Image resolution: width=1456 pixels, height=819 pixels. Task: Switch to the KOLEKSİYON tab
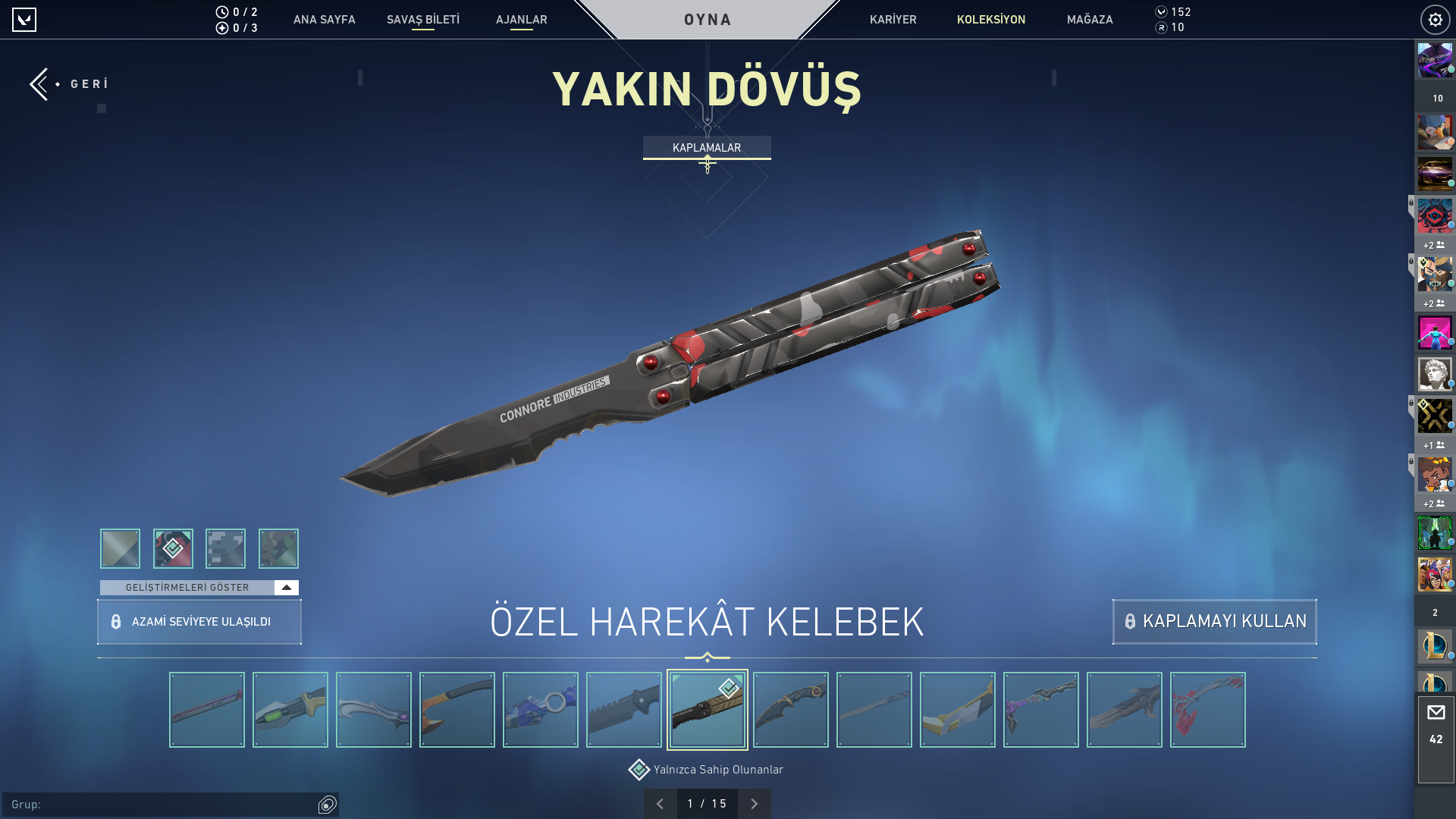pos(991,20)
